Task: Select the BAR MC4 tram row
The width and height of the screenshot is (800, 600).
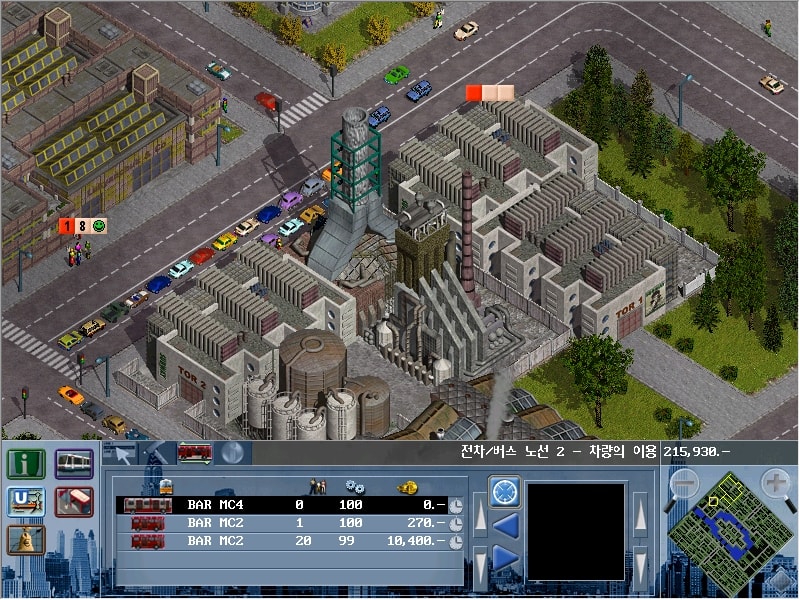Action: (x=280, y=505)
